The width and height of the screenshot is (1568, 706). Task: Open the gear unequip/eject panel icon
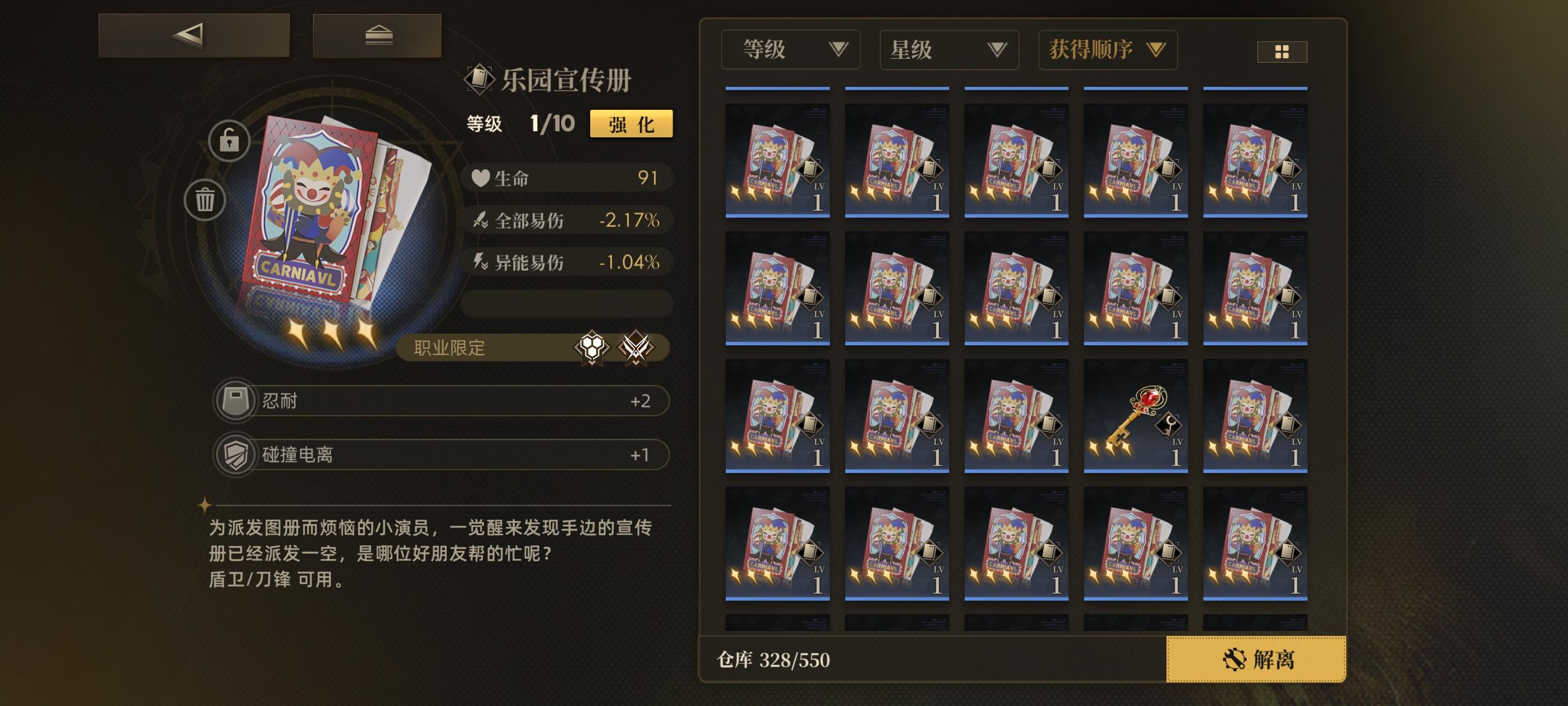point(378,36)
